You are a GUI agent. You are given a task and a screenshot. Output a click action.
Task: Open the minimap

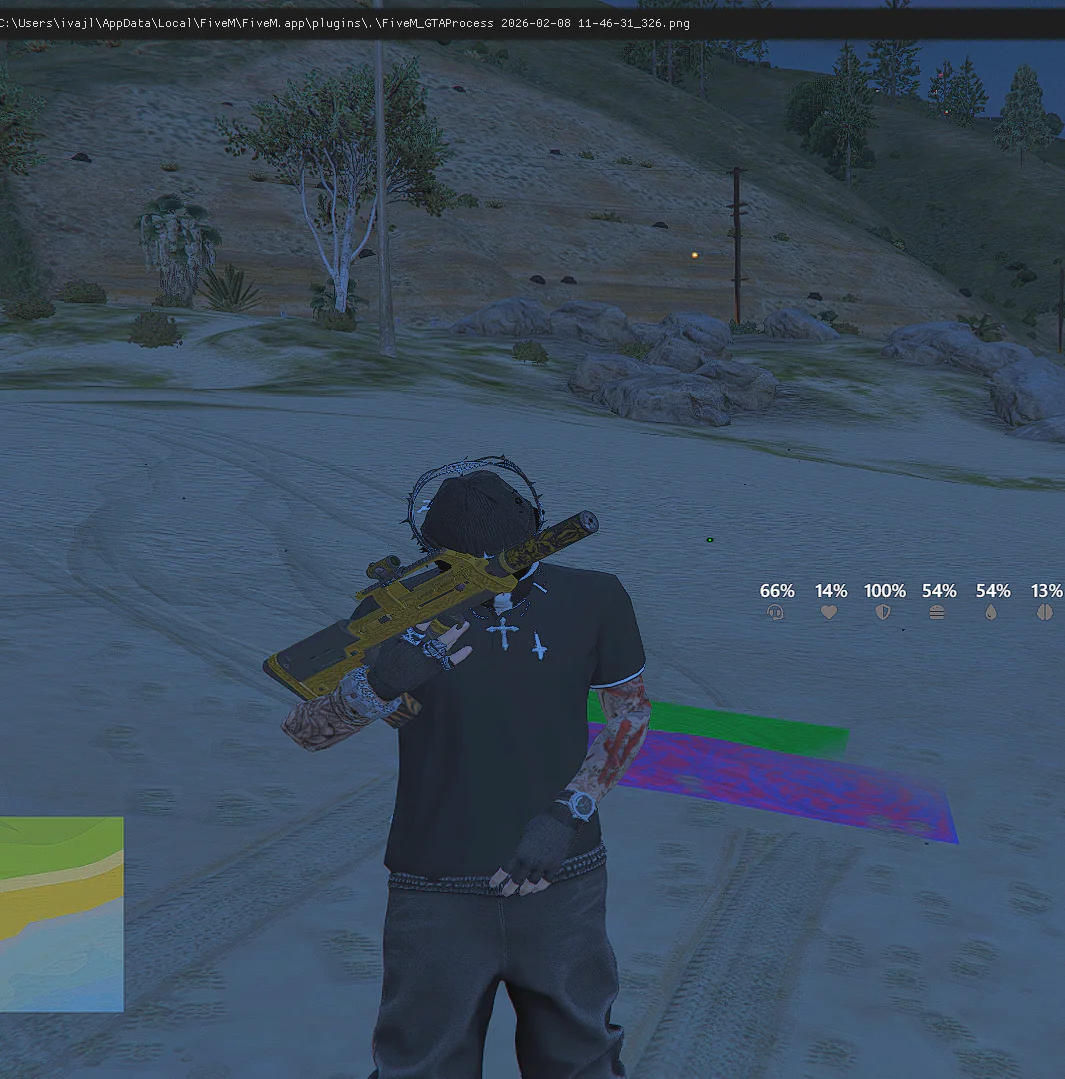point(61,913)
